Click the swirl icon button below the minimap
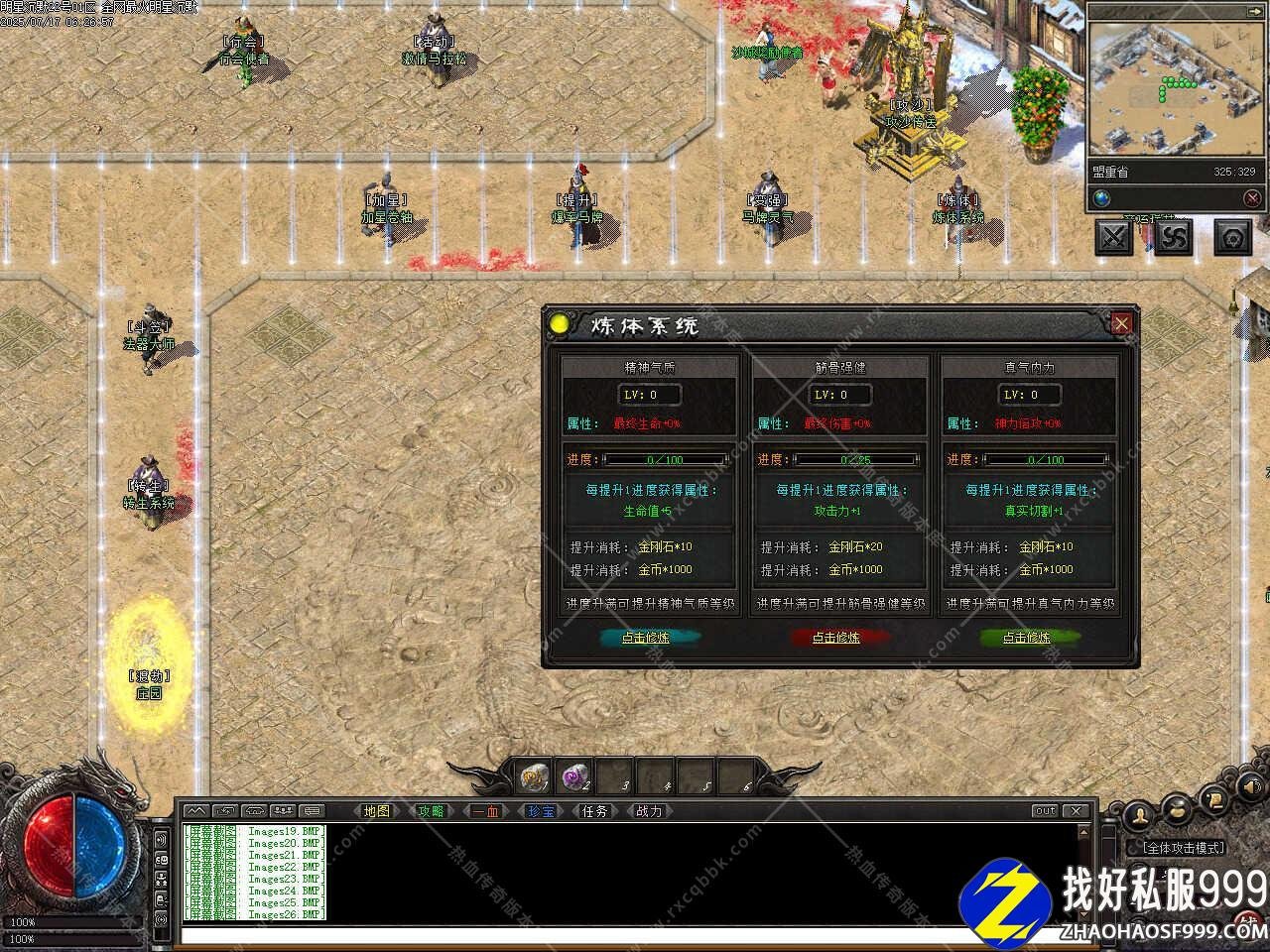Screen dimensions: 1270x952 (1175, 237)
